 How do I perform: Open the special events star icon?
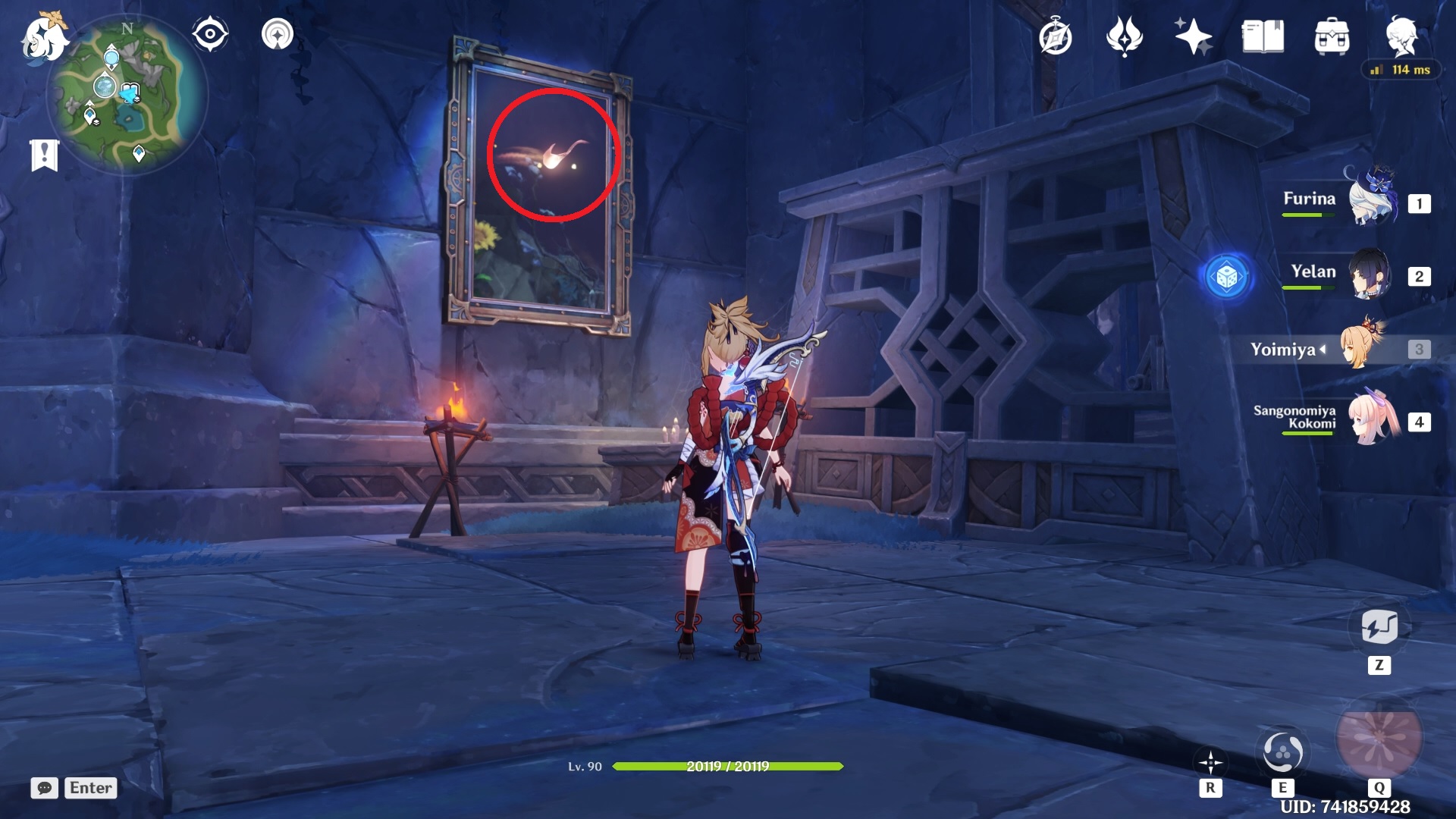point(1192,36)
